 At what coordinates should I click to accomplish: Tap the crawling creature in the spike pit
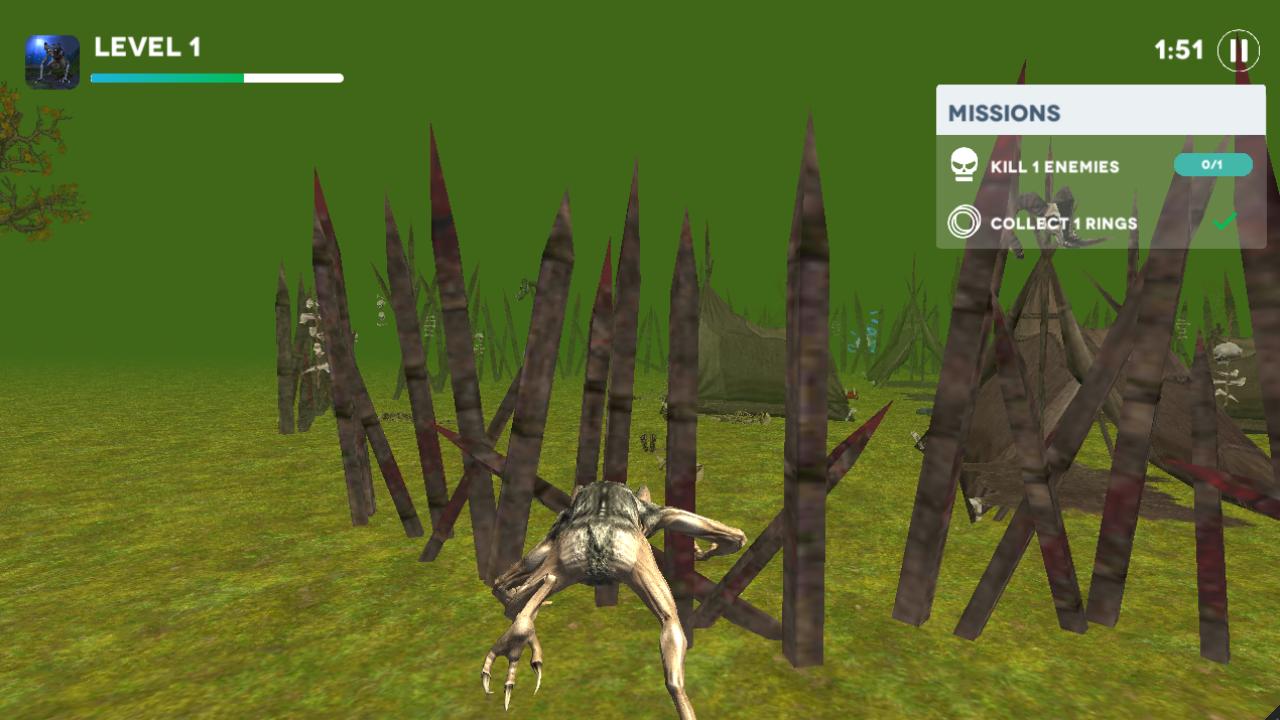[600, 560]
